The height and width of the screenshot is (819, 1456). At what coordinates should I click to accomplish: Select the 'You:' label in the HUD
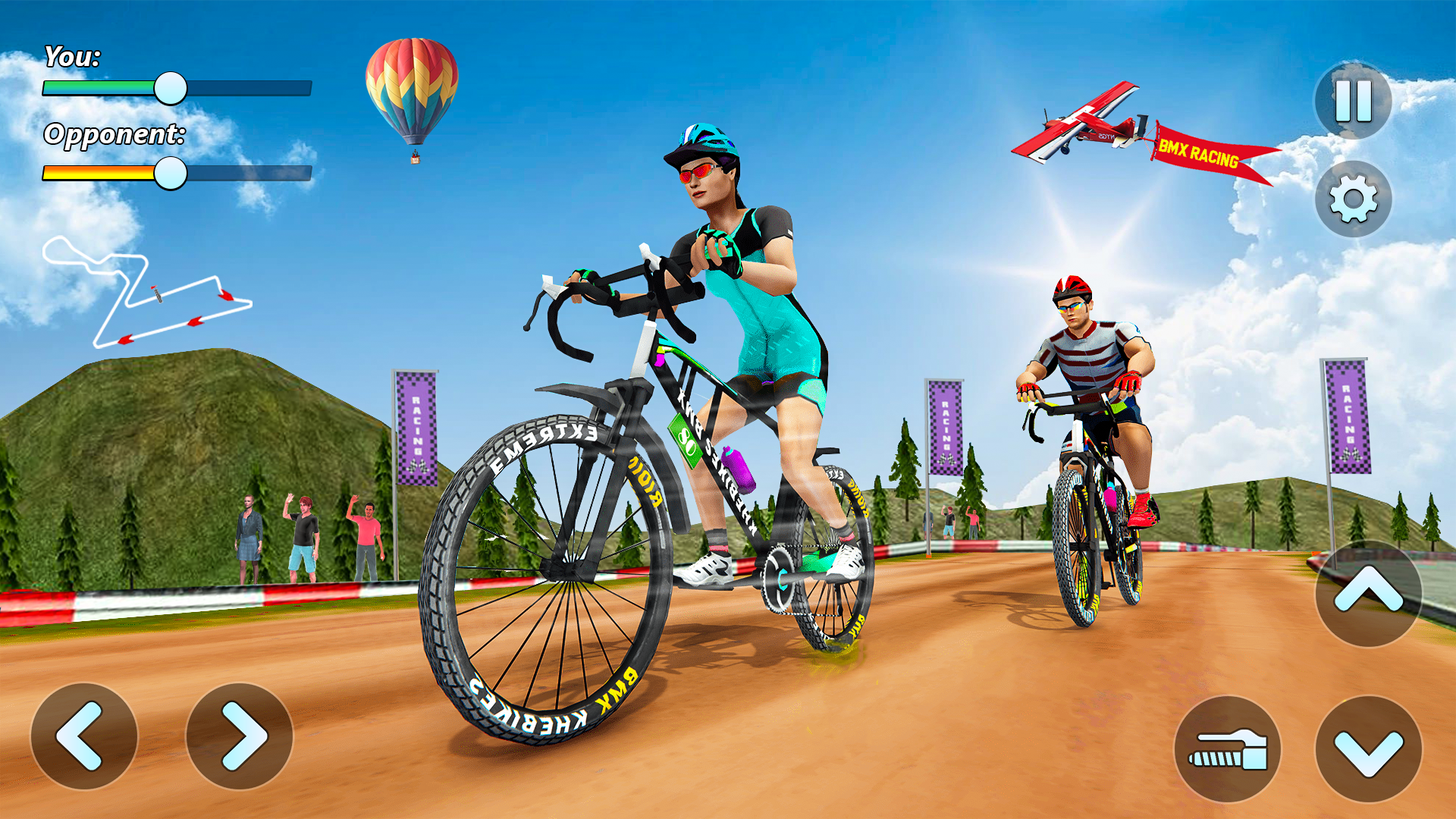tap(73, 57)
